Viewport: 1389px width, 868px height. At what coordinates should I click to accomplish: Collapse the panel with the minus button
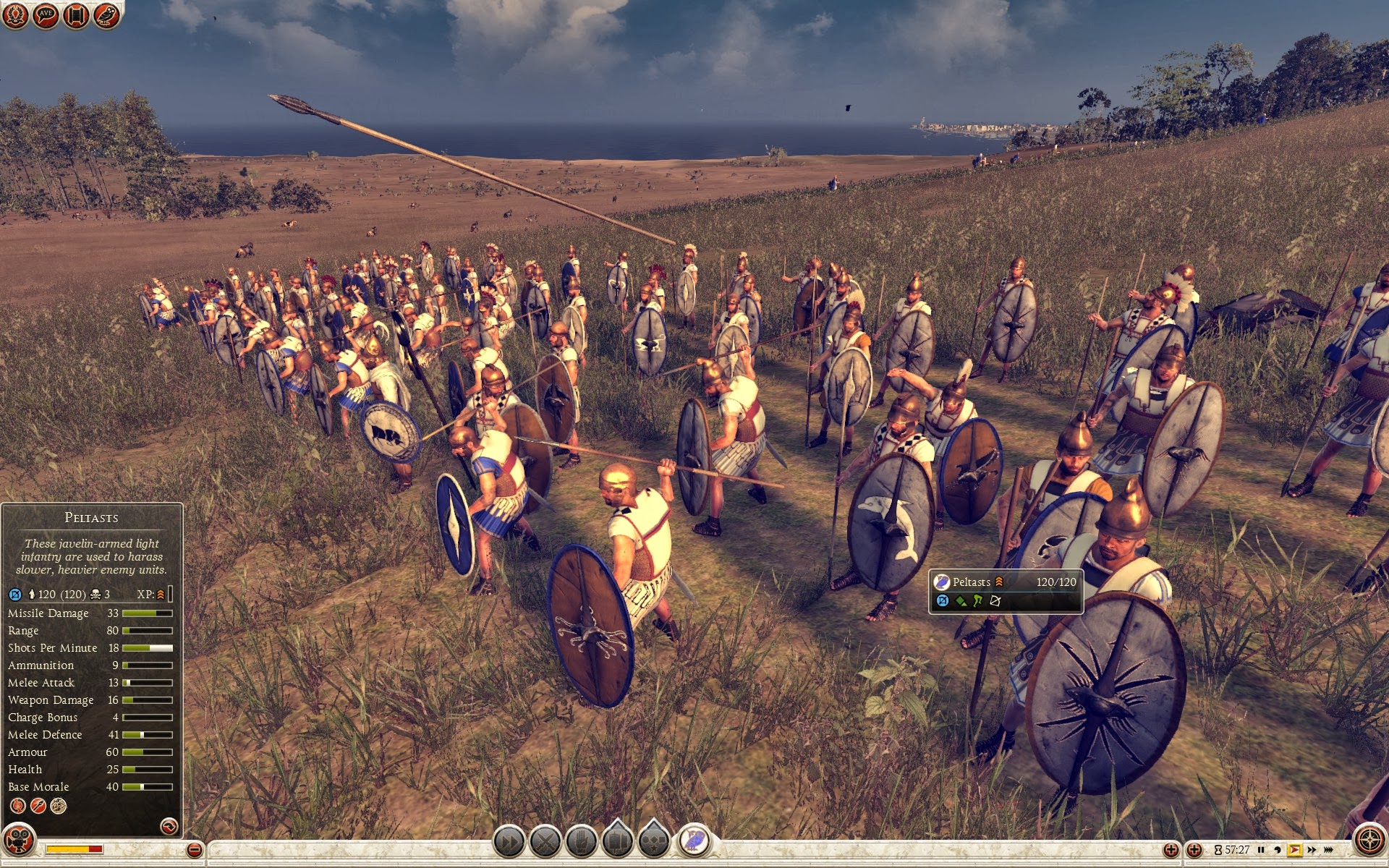(x=194, y=850)
